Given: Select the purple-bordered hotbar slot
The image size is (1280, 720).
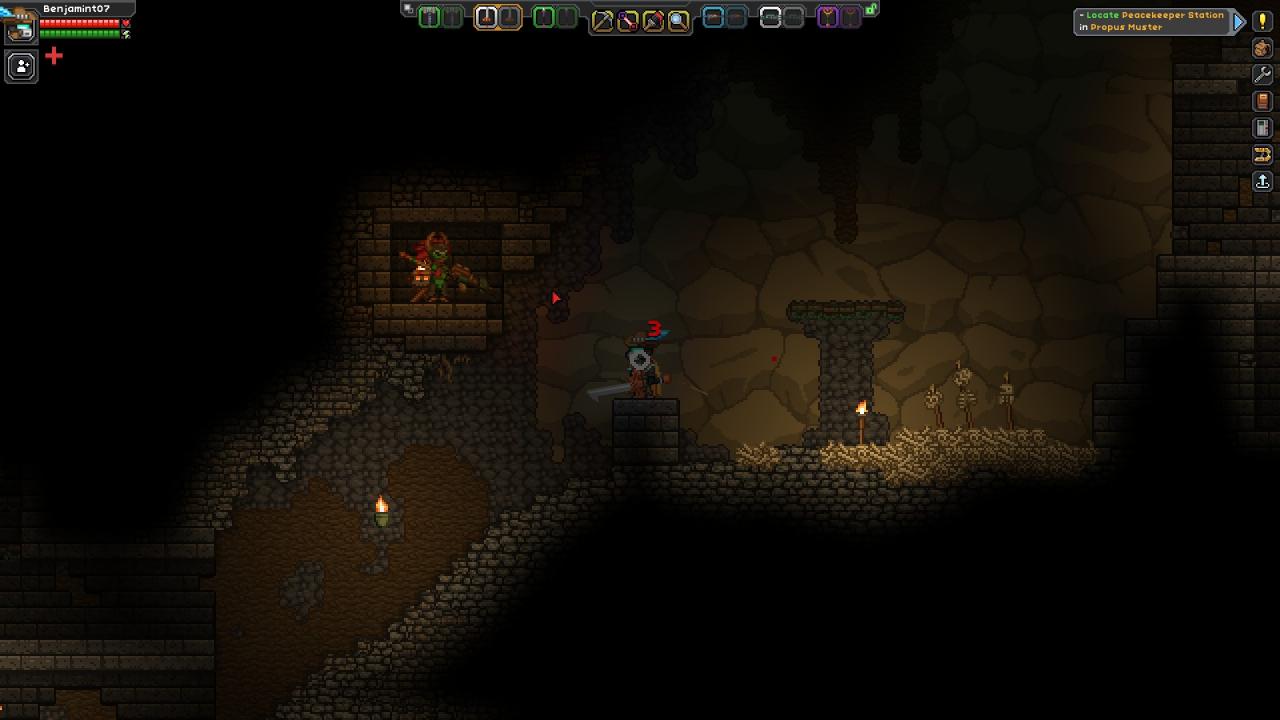Looking at the screenshot, I should click(828, 17).
